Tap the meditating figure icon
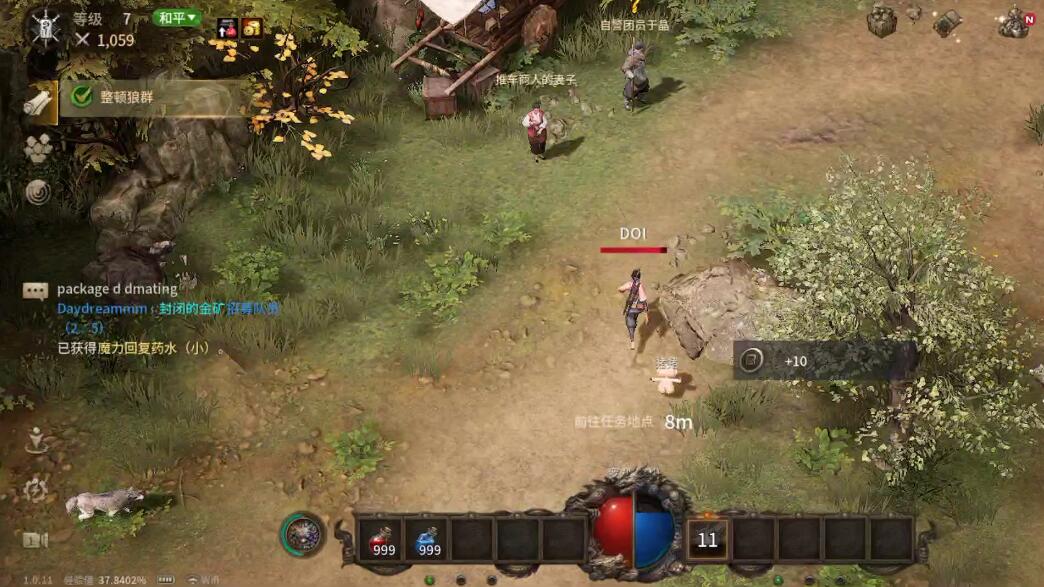Screen dimensions: 1044x587 [36, 440]
